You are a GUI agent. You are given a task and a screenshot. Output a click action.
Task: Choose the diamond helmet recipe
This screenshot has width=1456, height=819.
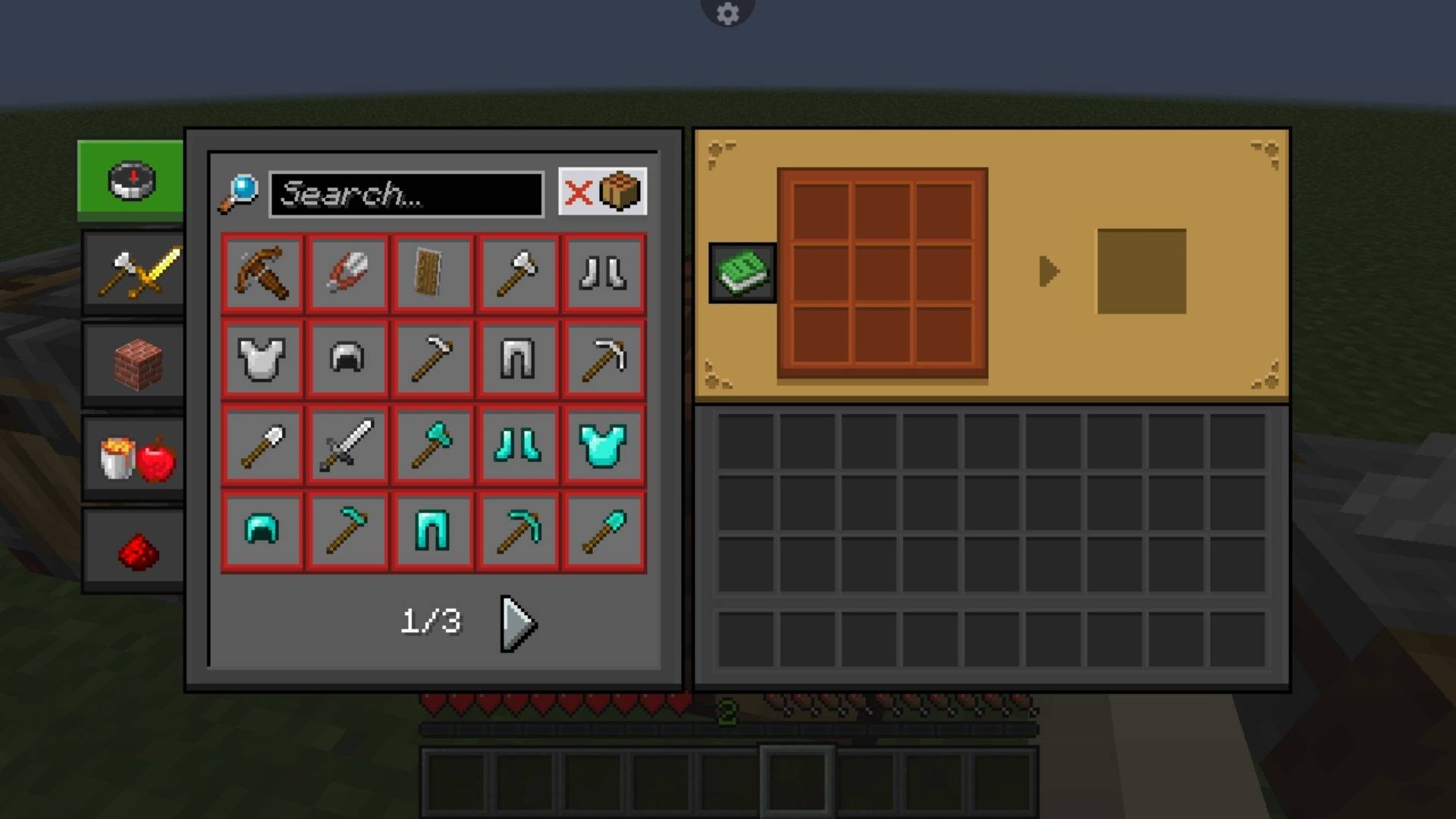tap(262, 531)
